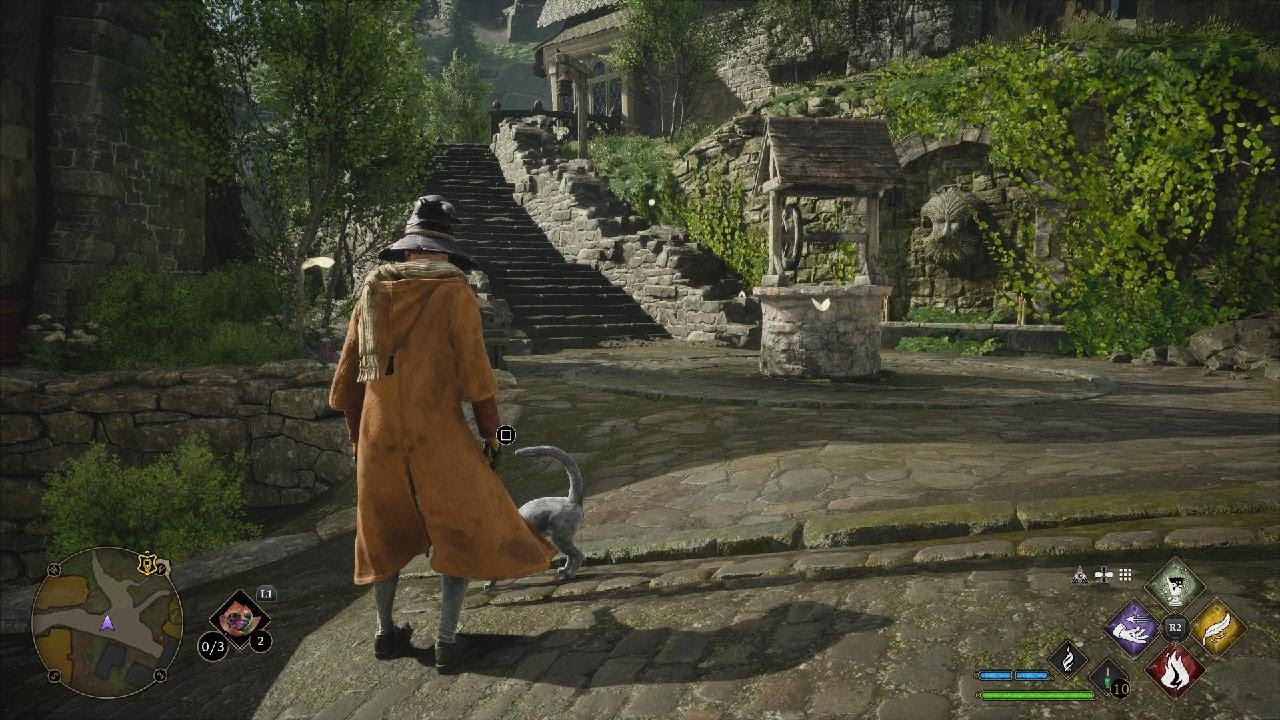Cast the yellow feather Levitation spell
This screenshot has width=1280, height=720.
1217,628
